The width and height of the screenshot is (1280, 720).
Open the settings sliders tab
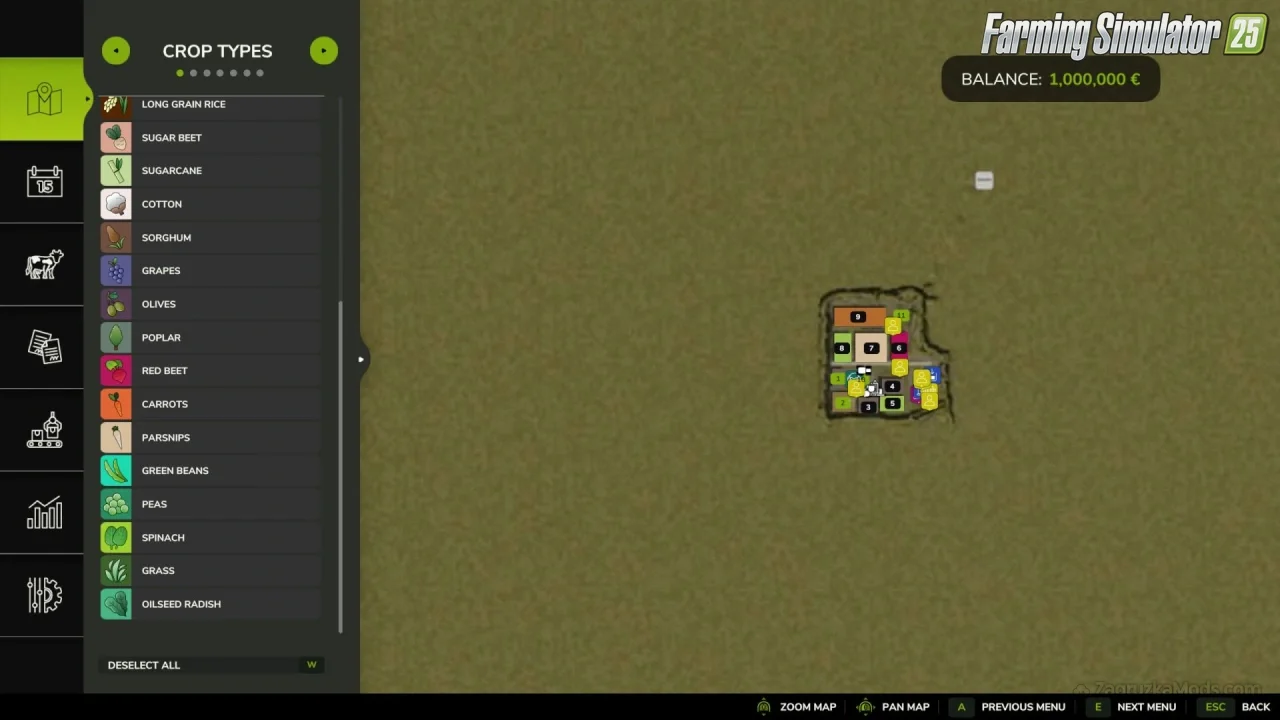(44, 596)
